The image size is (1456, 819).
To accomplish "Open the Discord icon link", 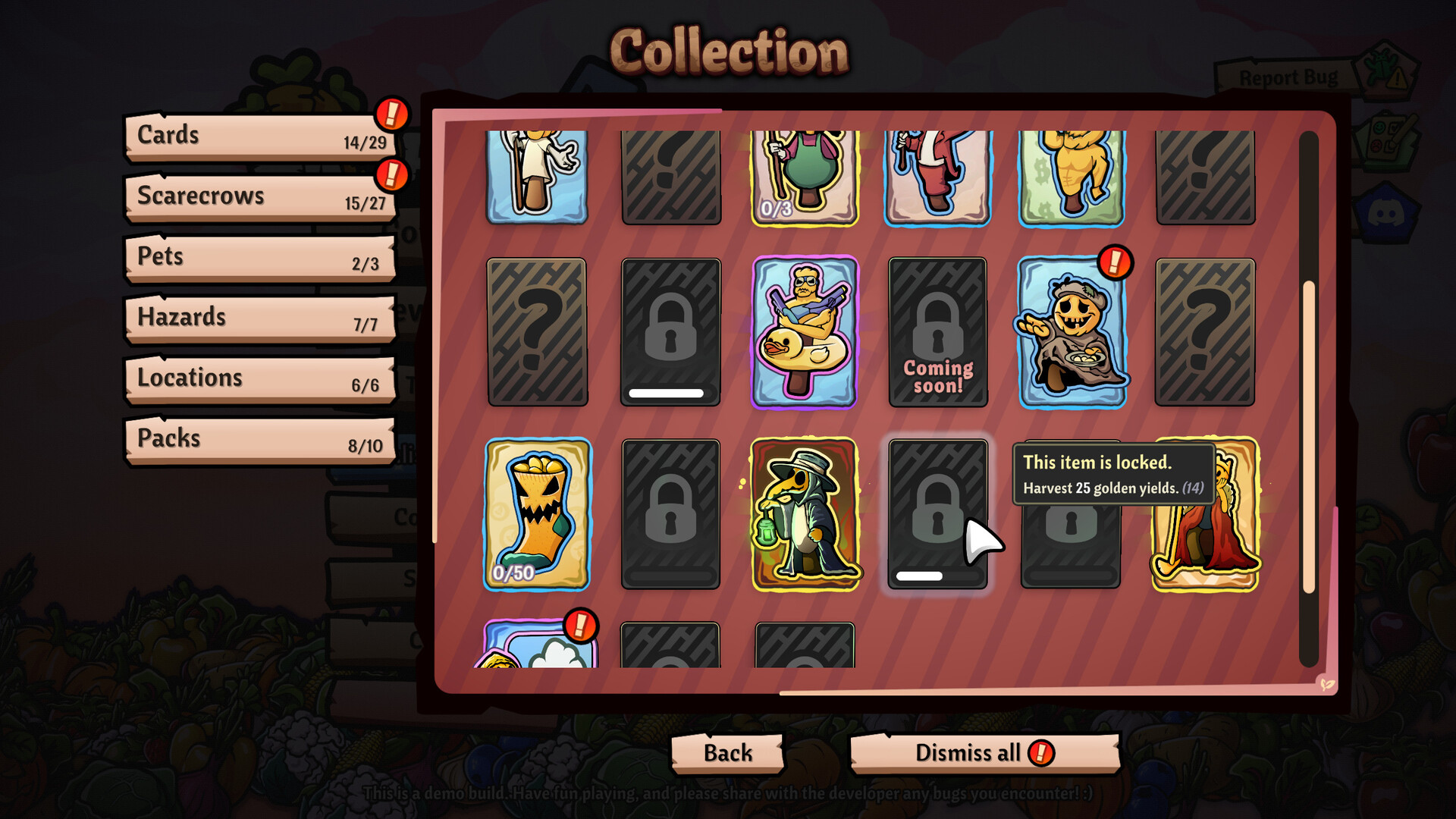I will [x=1385, y=215].
